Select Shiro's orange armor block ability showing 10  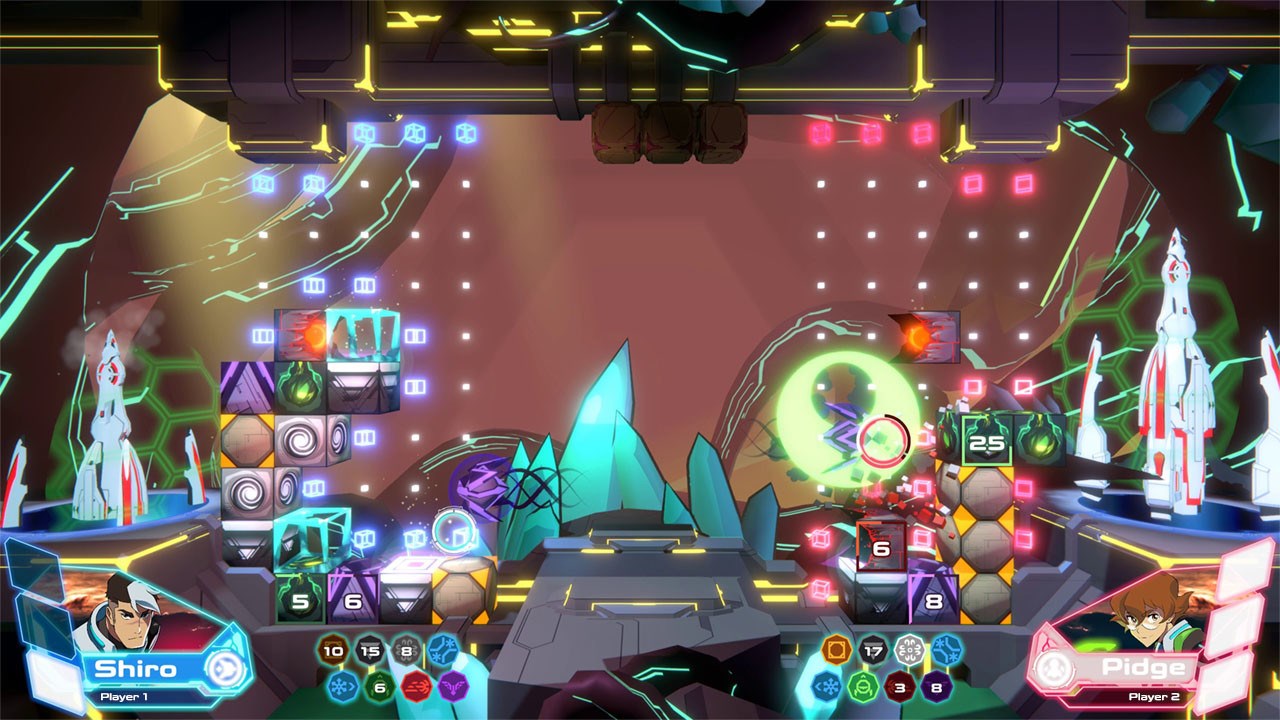tap(333, 650)
